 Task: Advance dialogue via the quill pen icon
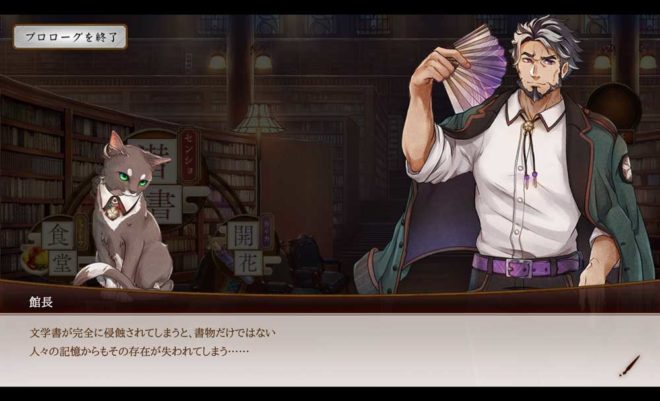click(628, 366)
